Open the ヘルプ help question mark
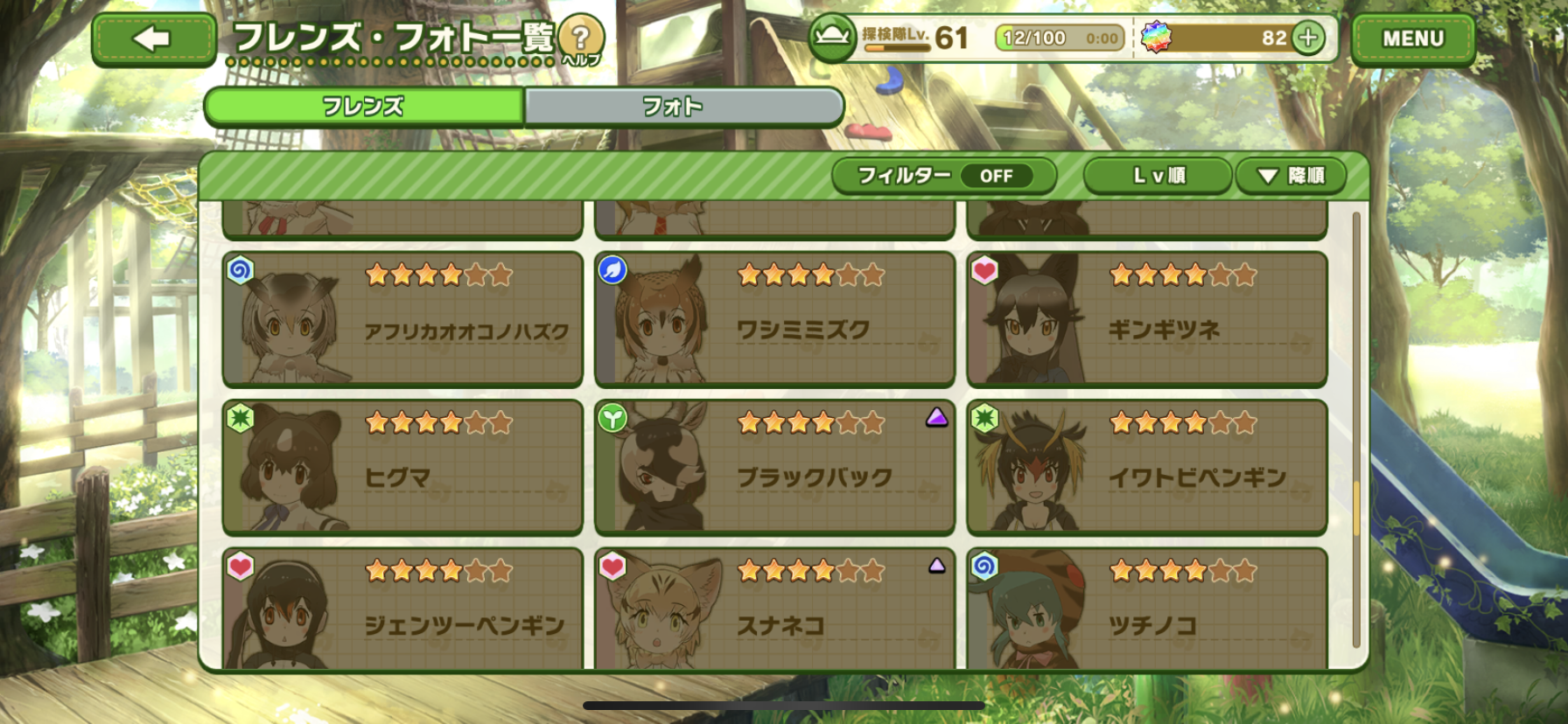This screenshot has height=724, width=1568. click(x=580, y=39)
